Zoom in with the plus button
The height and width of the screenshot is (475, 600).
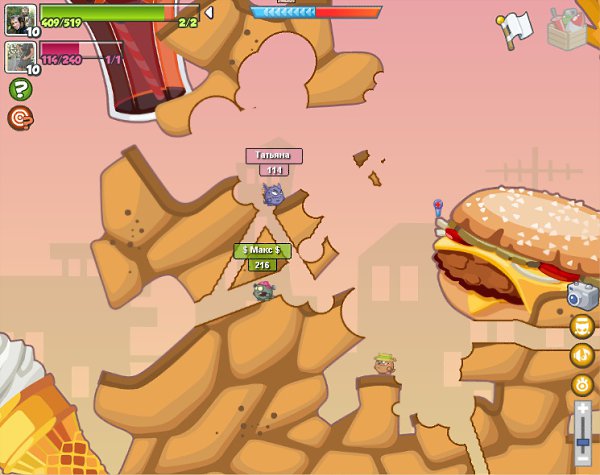(x=583, y=409)
